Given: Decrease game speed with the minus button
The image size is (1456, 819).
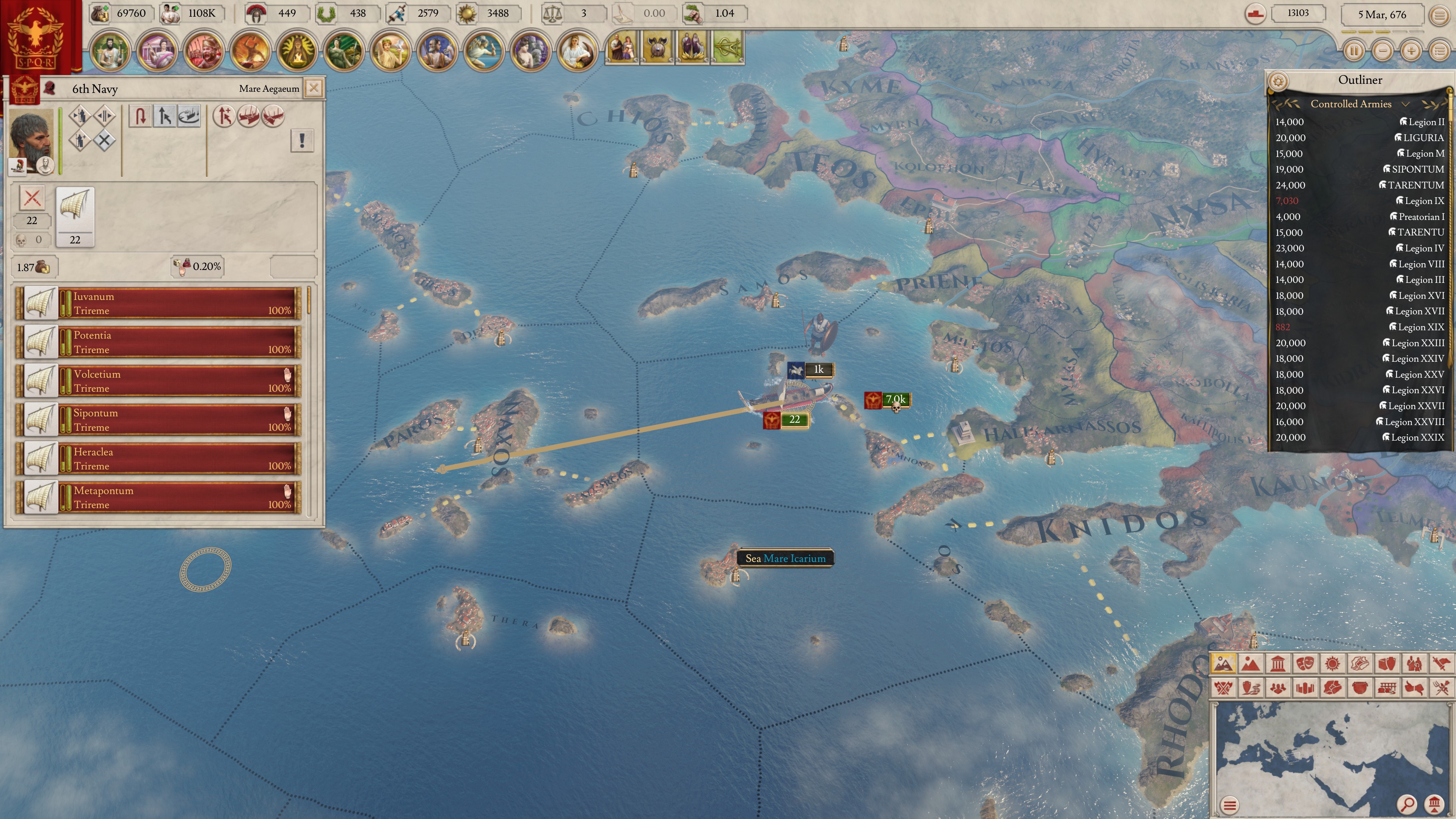Looking at the screenshot, I should pyautogui.click(x=1382, y=51).
